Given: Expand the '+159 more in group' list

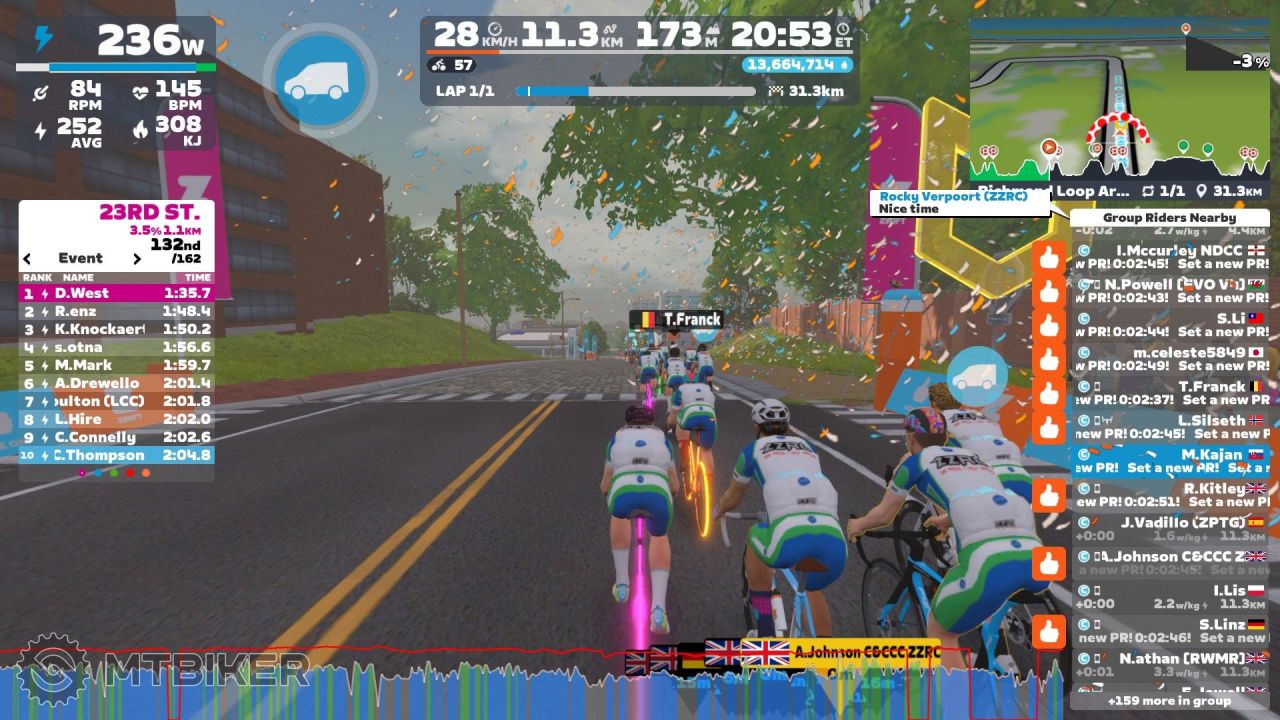Looking at the screenshot, I should (x=1169, y=701).
